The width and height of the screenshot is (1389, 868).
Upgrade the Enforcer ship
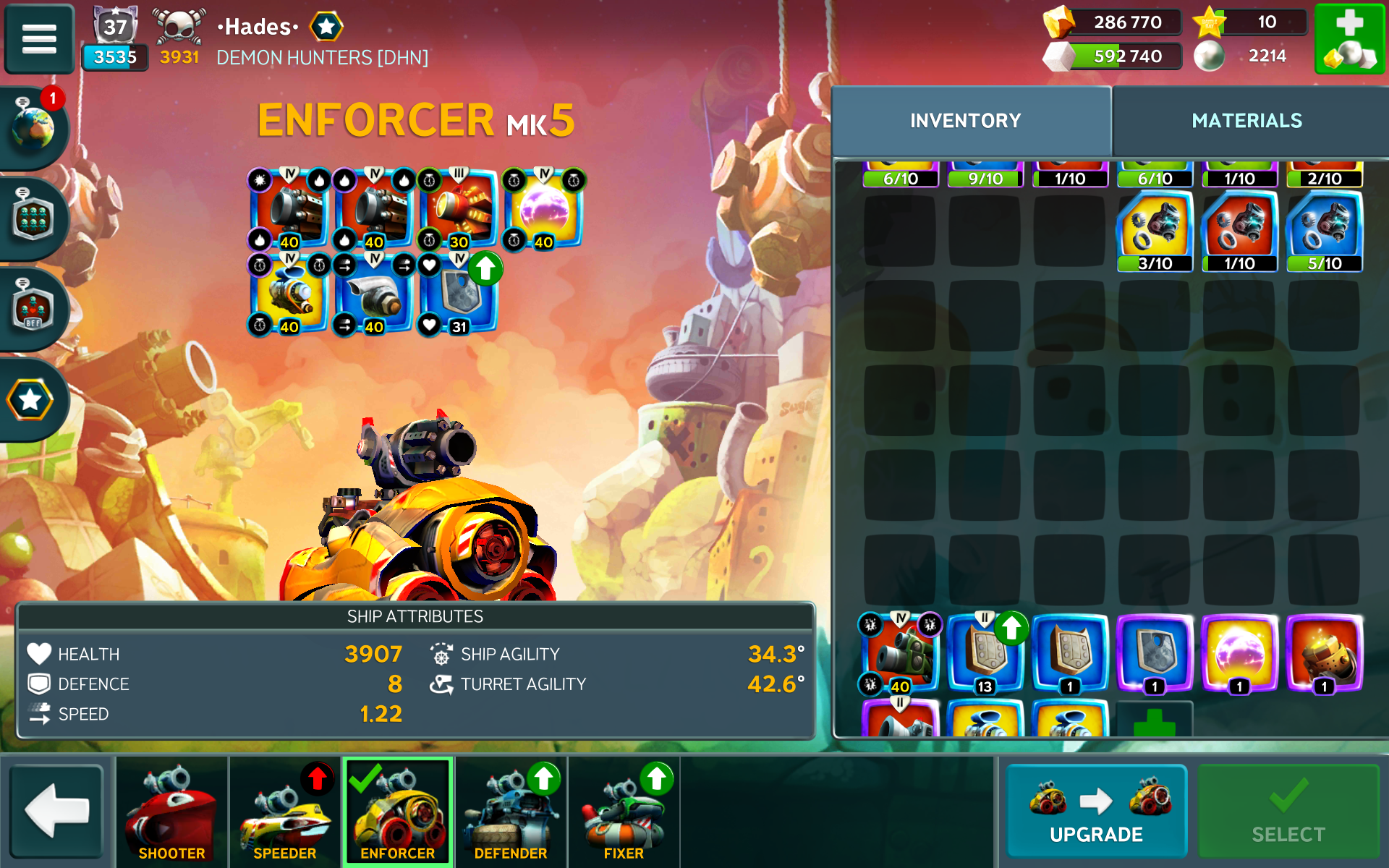pyautogui.click(x=1096, y=810)
